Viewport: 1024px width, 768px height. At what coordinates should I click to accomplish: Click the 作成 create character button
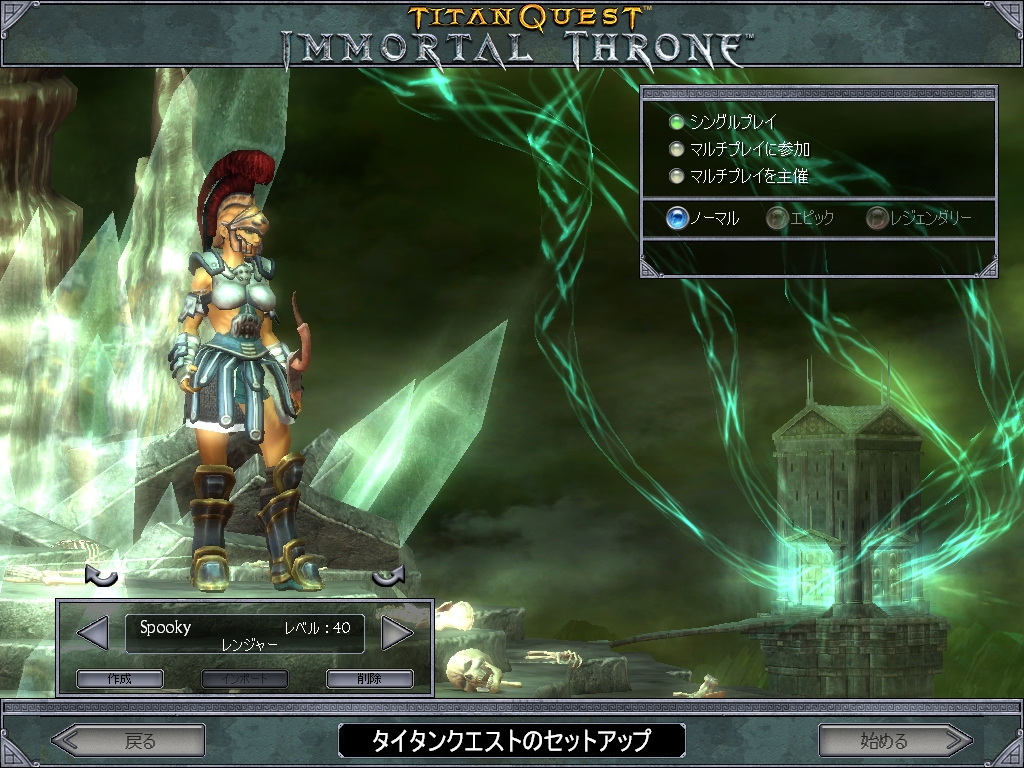pyautogui.click(x=119, y=679)
